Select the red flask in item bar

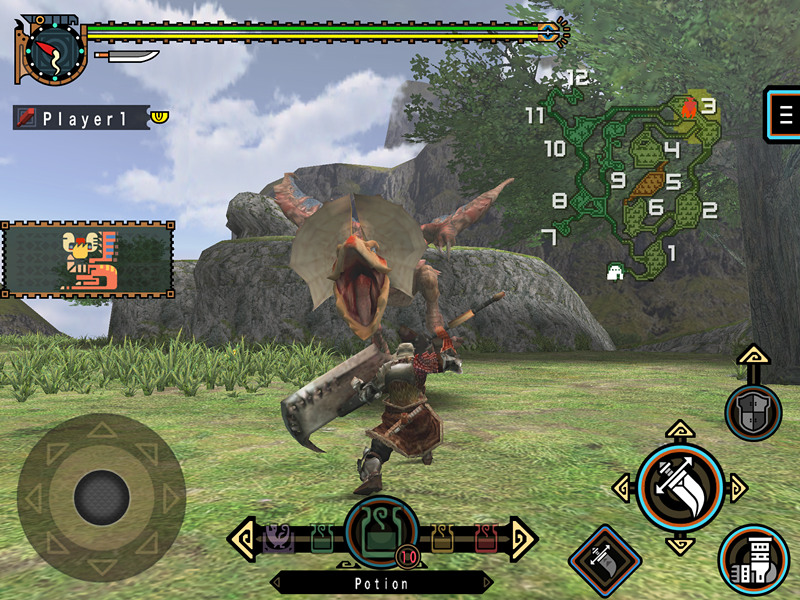point(487,540)
